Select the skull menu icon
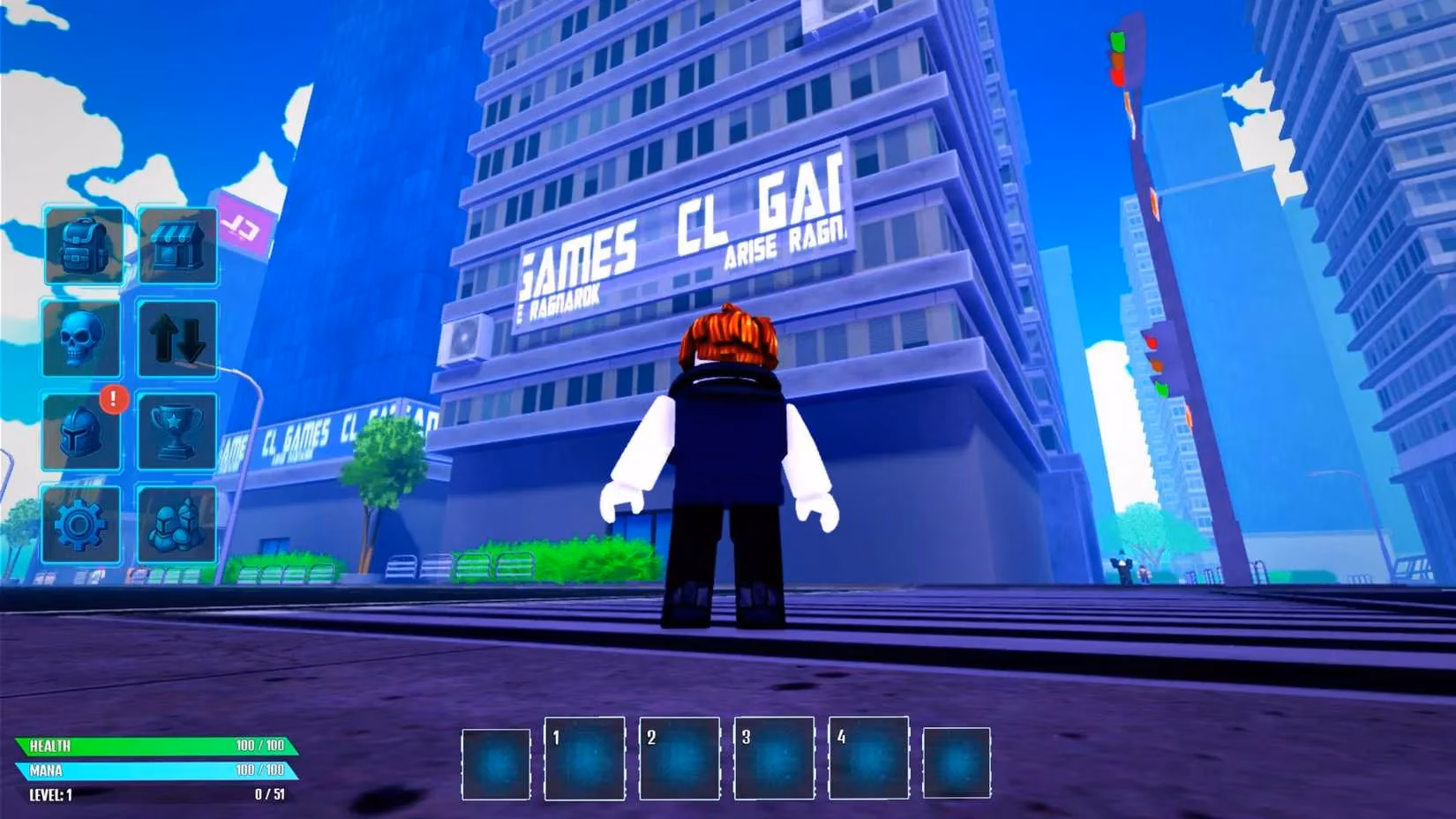The height and width of the screenshot is (819, 1456). (x=84, y=341)
